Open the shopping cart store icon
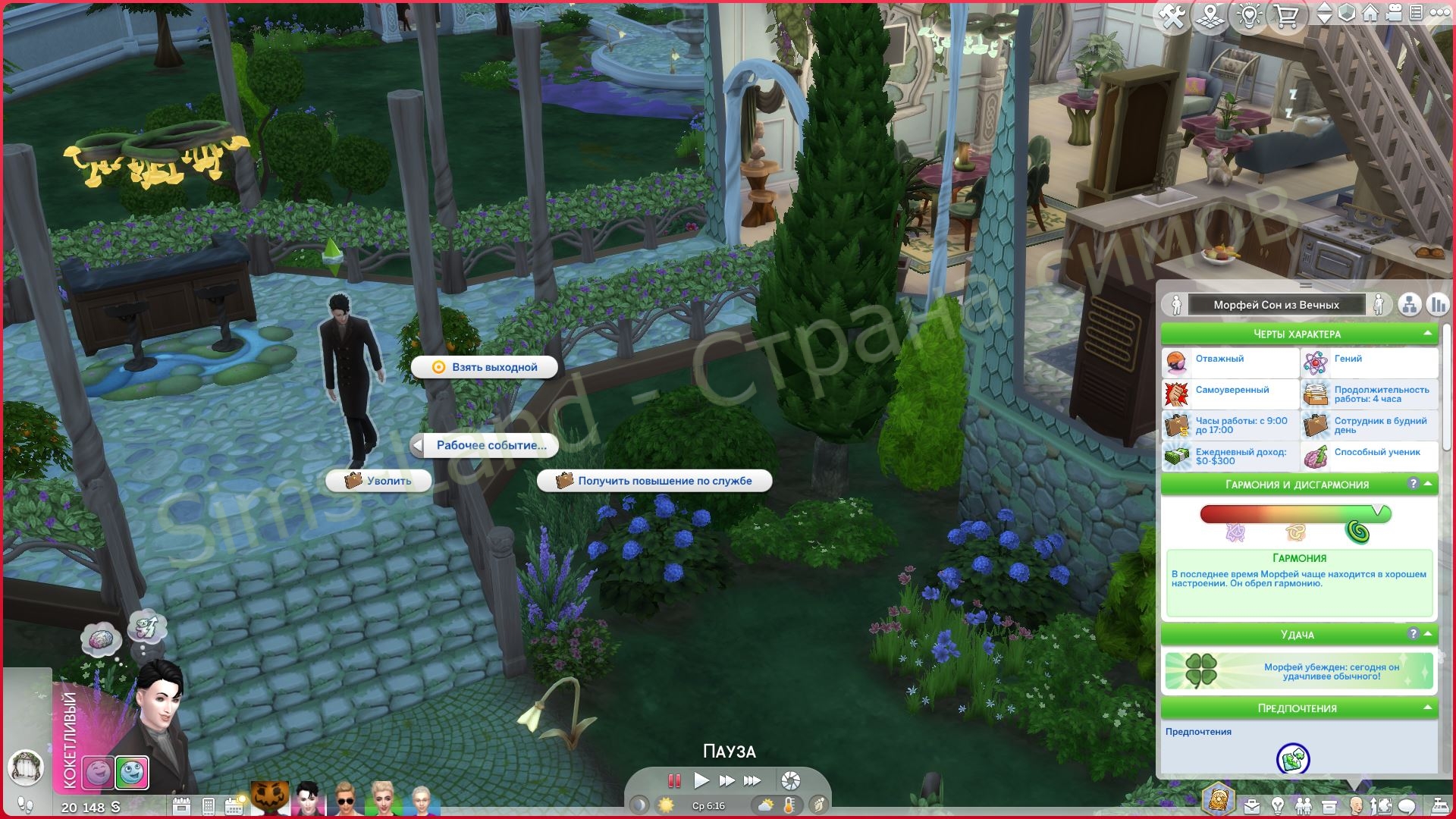 coord(1288,14)
